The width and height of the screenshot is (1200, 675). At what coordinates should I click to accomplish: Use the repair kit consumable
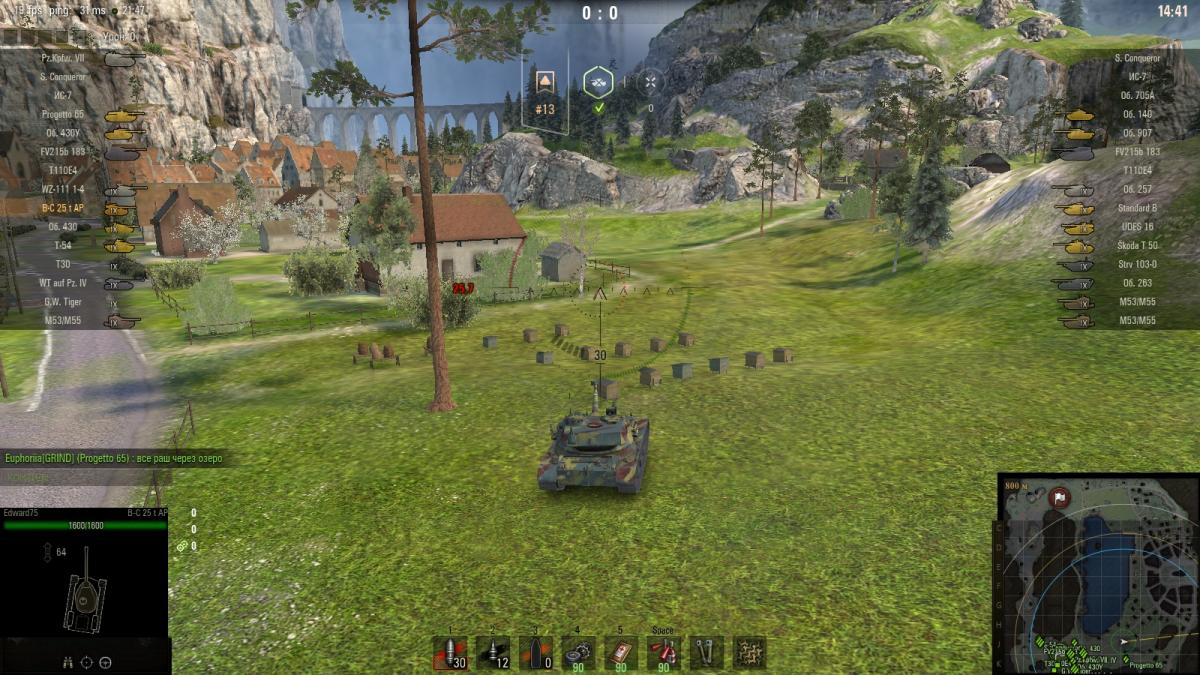(x=578, y=653)
